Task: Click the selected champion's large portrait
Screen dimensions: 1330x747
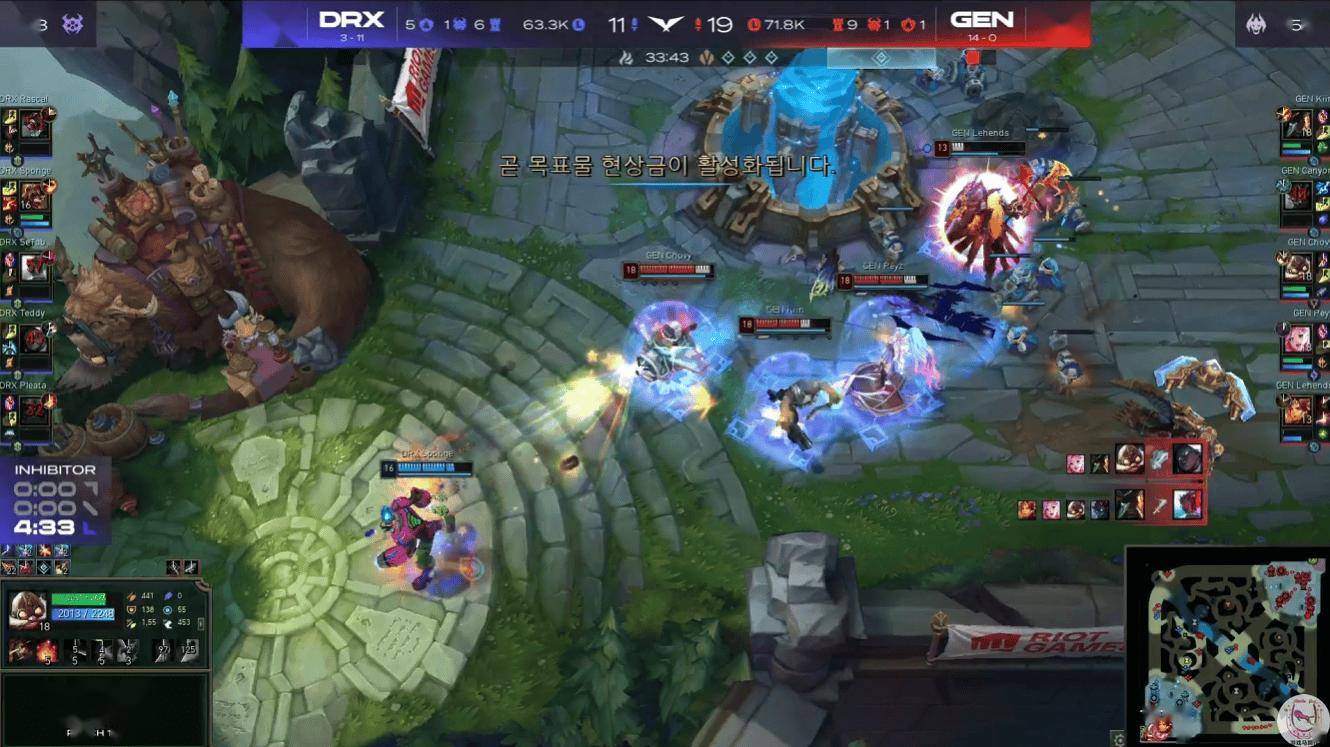Action: 27,610
